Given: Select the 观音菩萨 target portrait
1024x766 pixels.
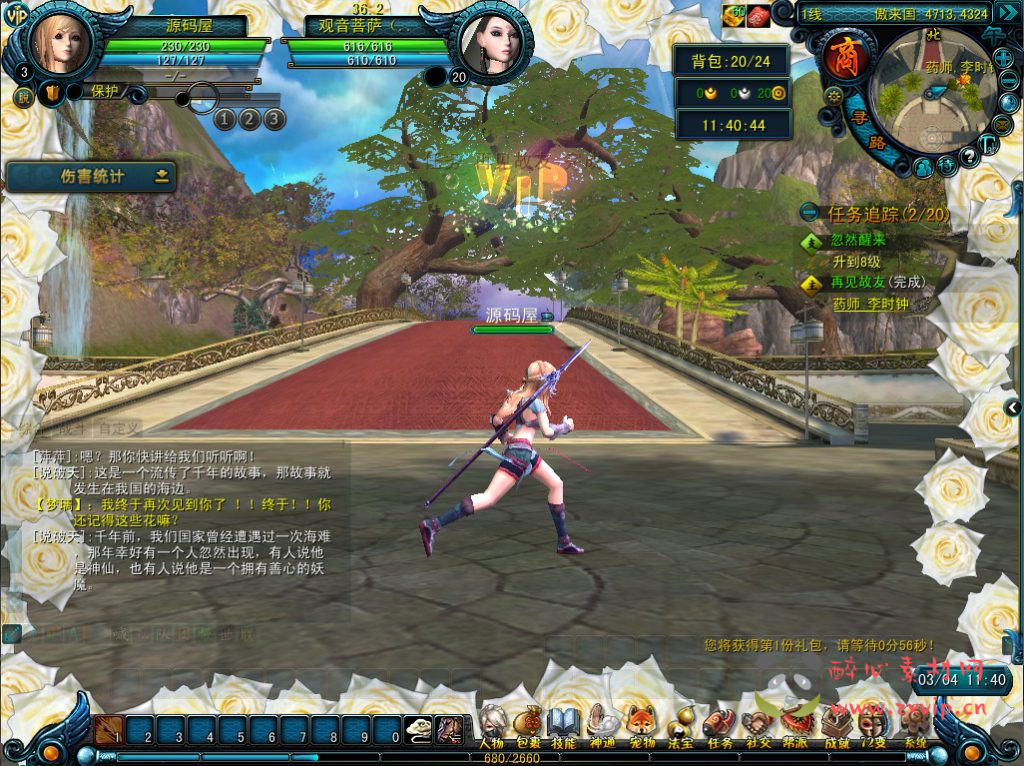Looking at the screenshot, I should pos(493,43).
